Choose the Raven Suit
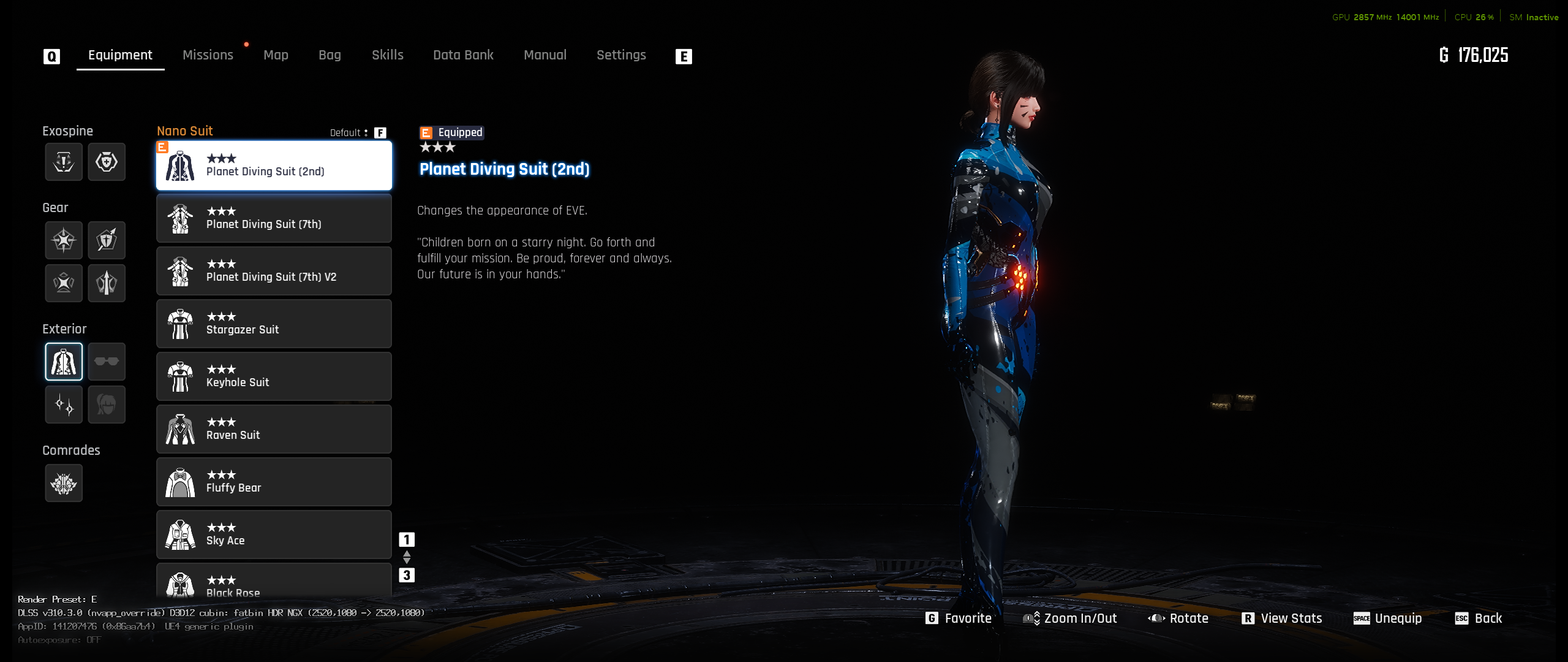The width and height of the screenshot is (1568, 662). coord(274,429)
